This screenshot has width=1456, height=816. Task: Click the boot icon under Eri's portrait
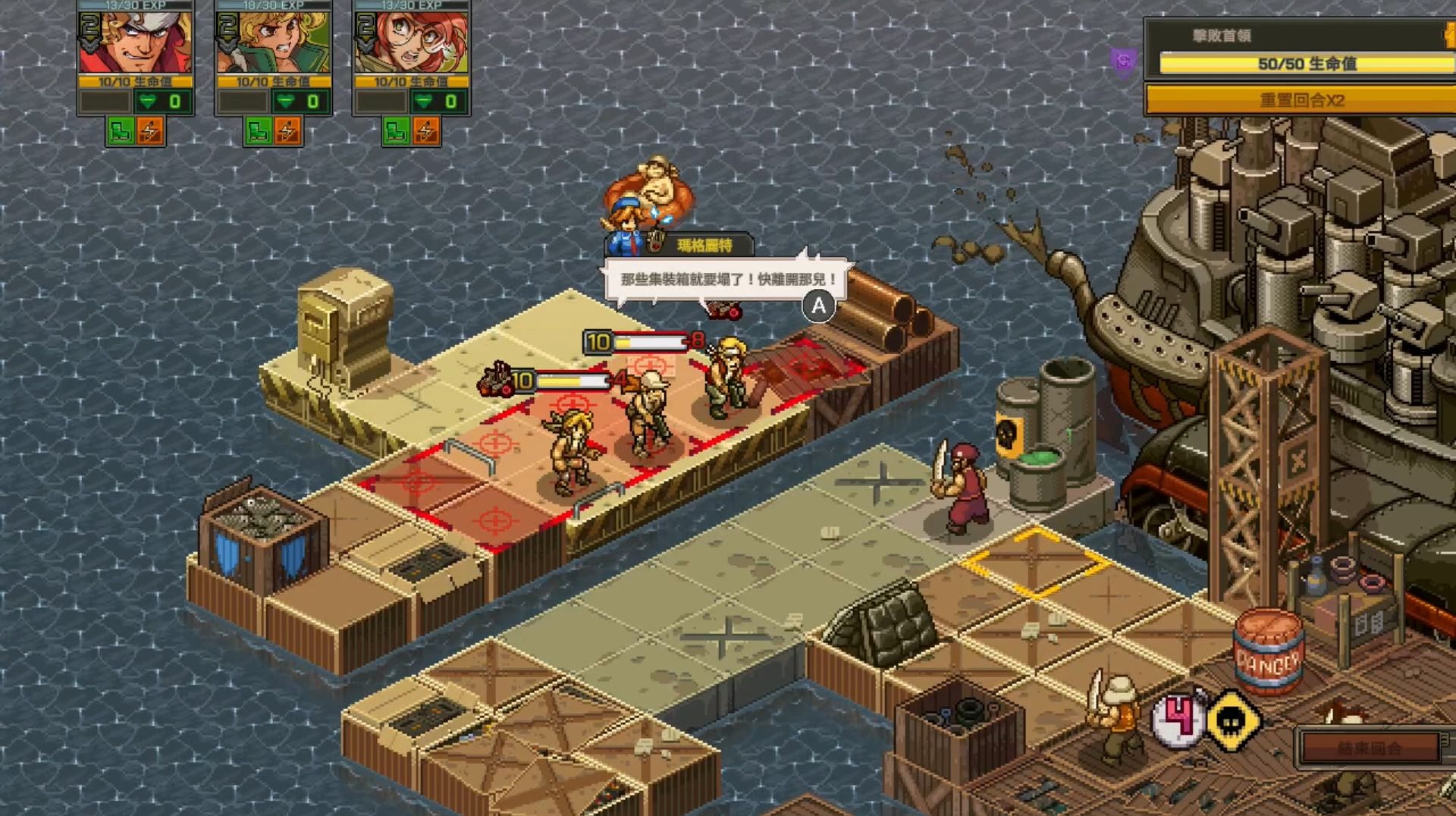click(x=259, y=131)
